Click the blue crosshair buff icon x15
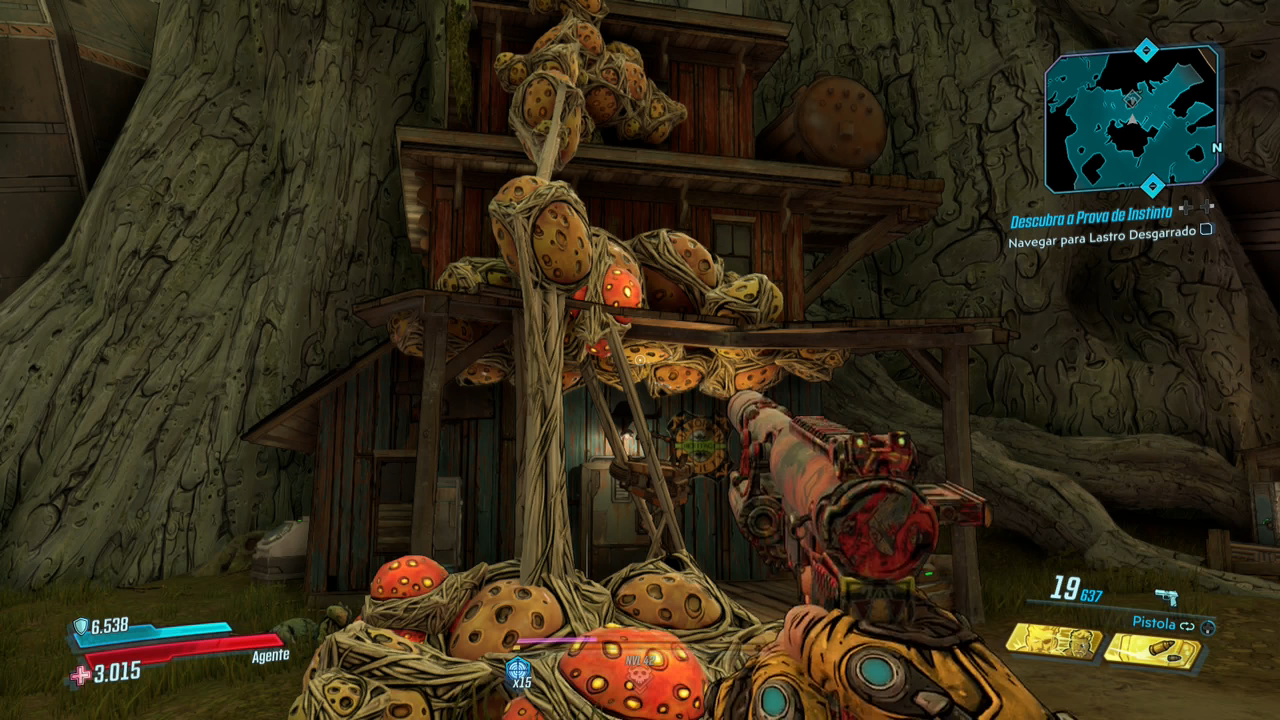 click(518, 669)
